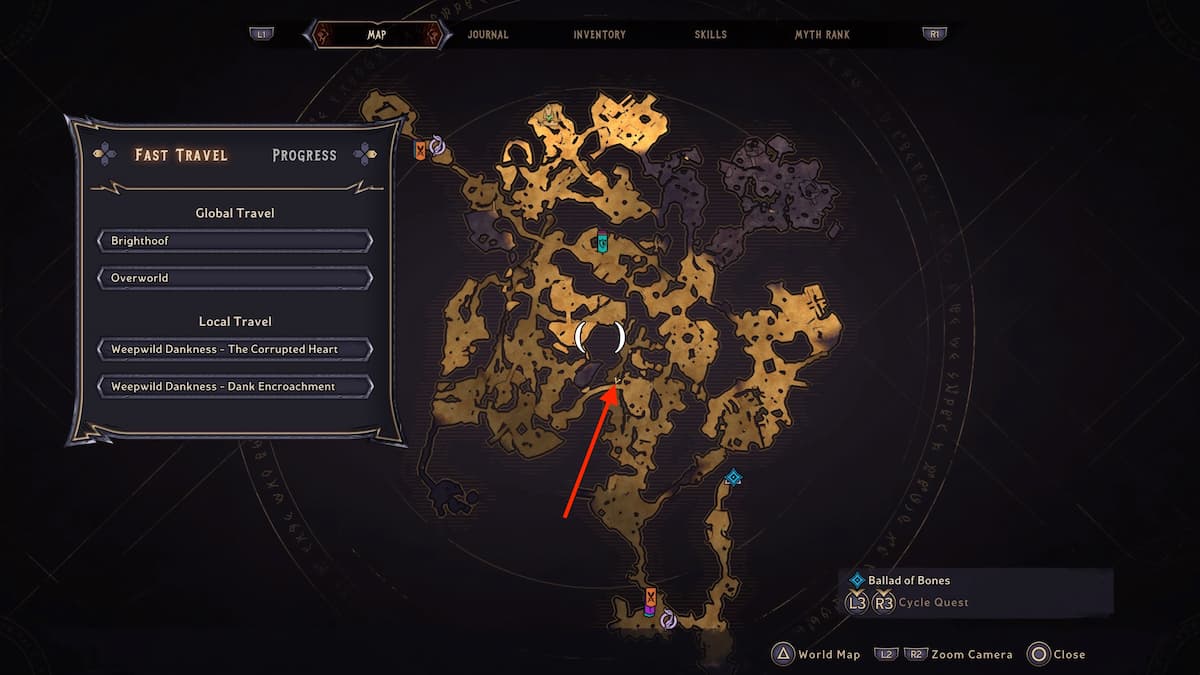Choose Weepwild Dankness - The Corrupted Heart
Viewport: 1200px width, 675px height.
235,349
